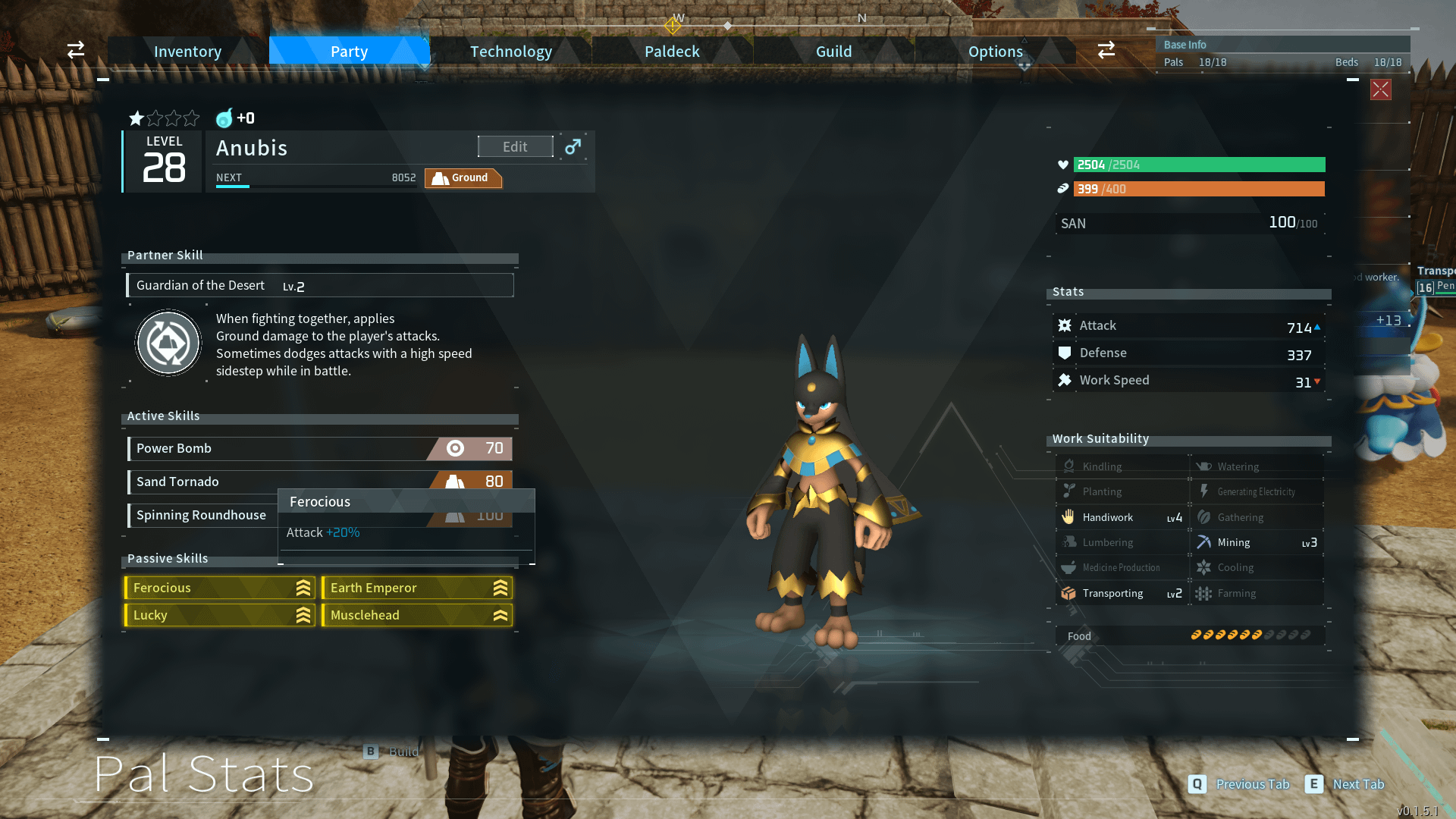Select the Party tab
This screenshot has height=819, width=1456.
coord(349,52)
